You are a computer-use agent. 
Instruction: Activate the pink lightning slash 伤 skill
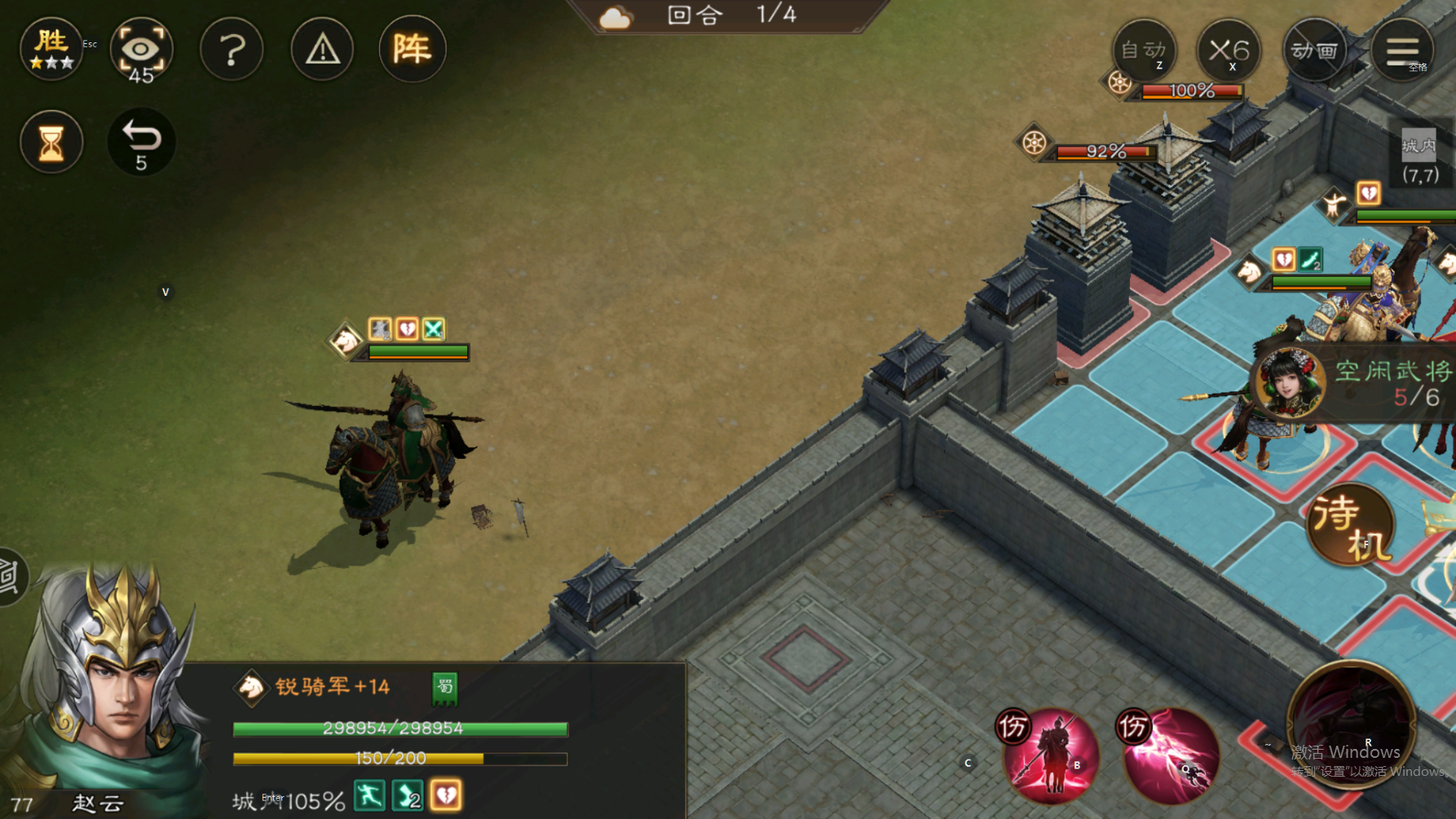pos(1171,755)
